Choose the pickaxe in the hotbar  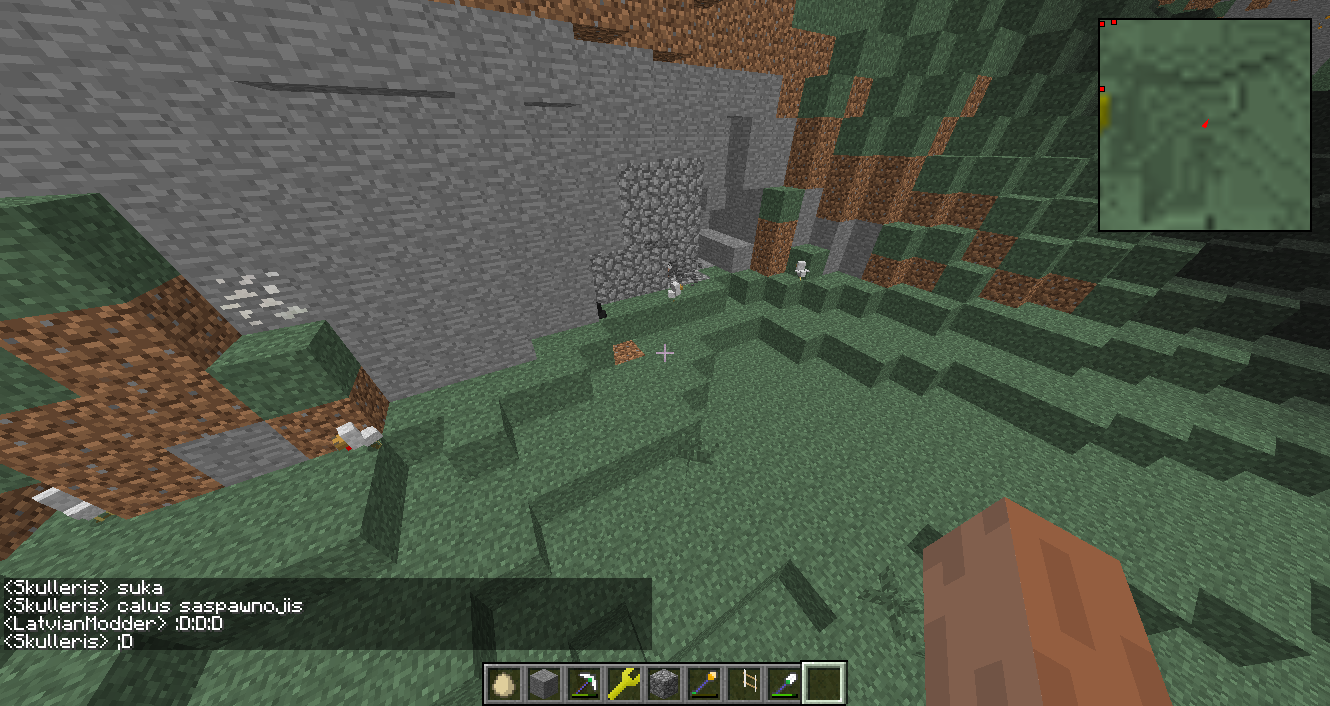[x=583, y=684]
